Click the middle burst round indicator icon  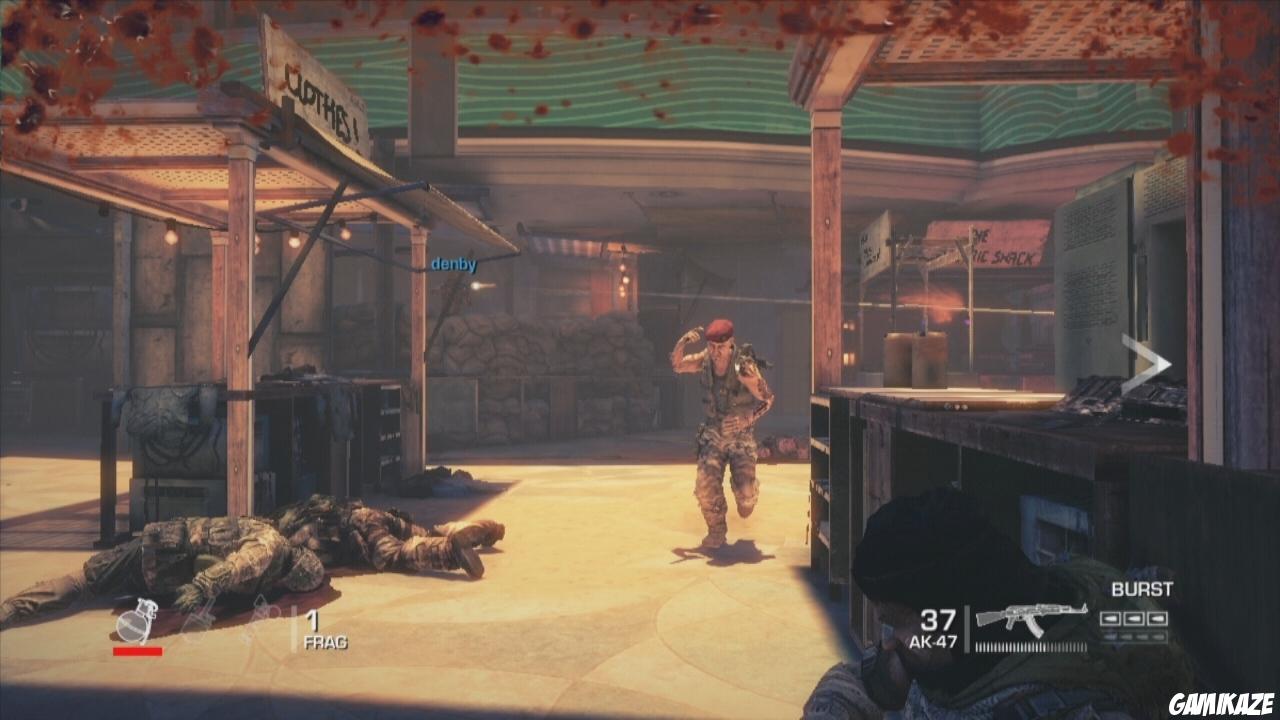tap(1134, 618)
